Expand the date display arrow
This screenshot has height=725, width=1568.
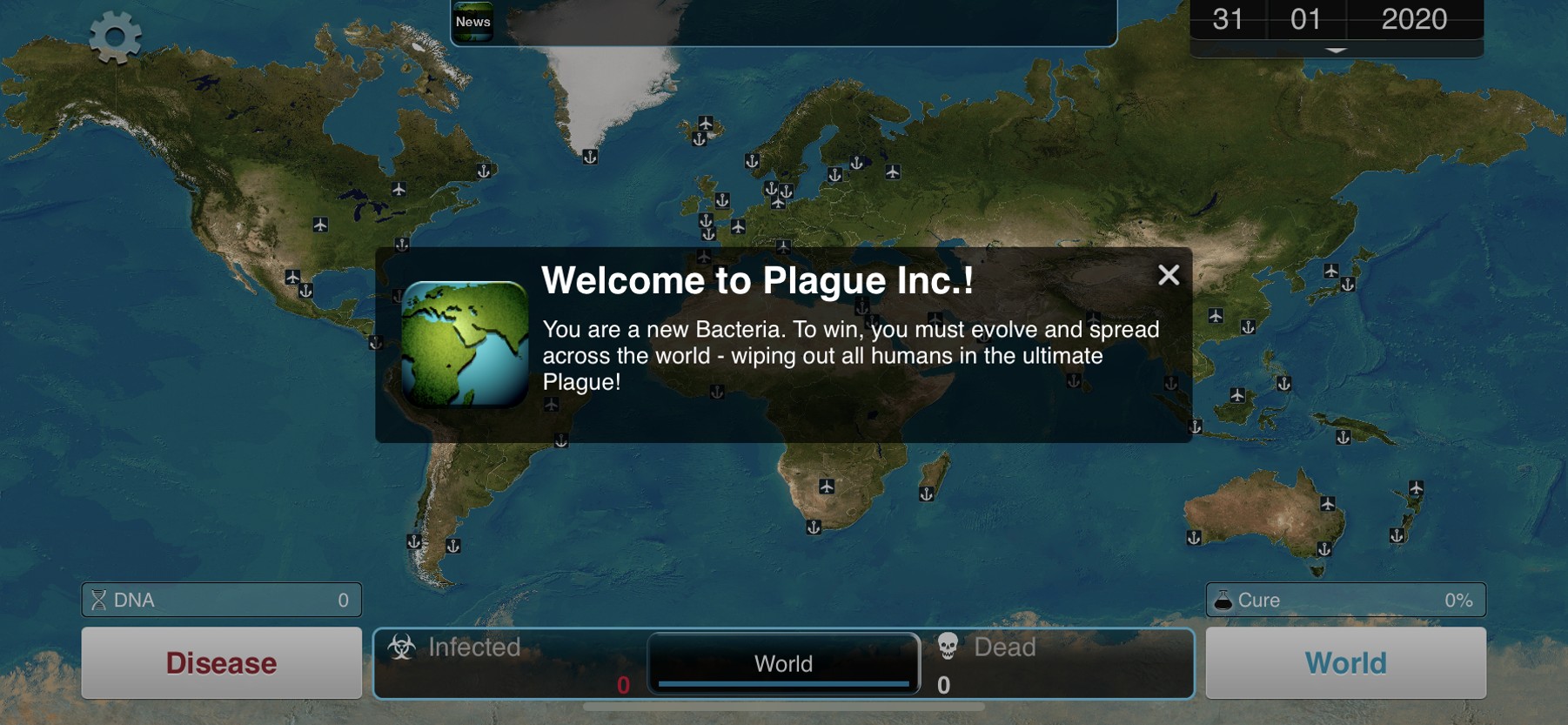point(1336,50)
